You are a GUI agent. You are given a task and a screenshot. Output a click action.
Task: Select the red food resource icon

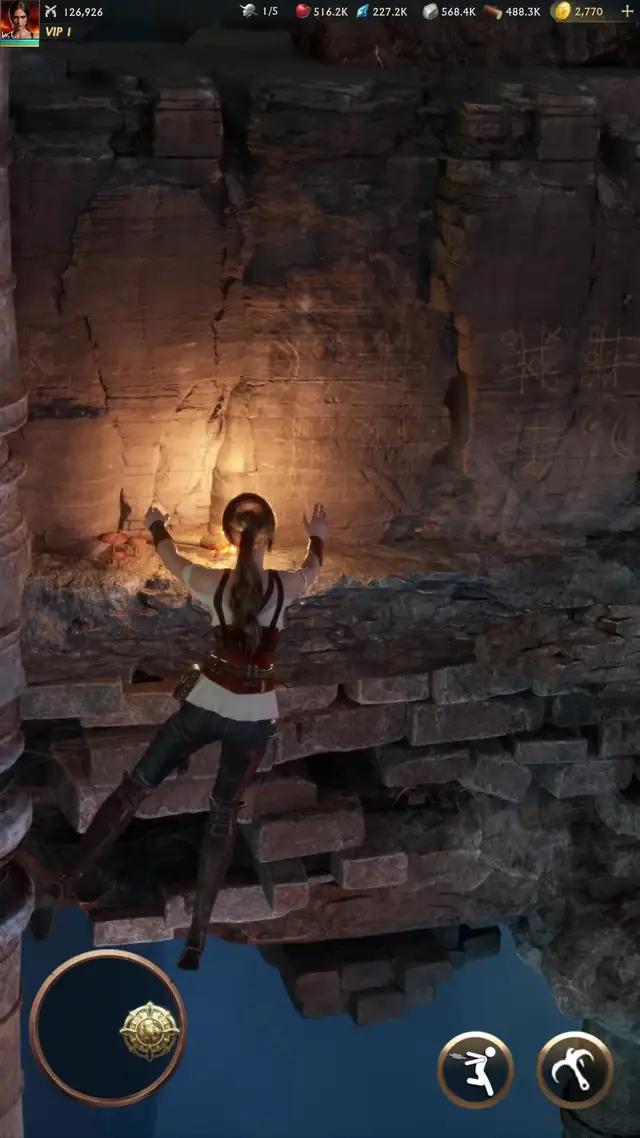point(303,11)
